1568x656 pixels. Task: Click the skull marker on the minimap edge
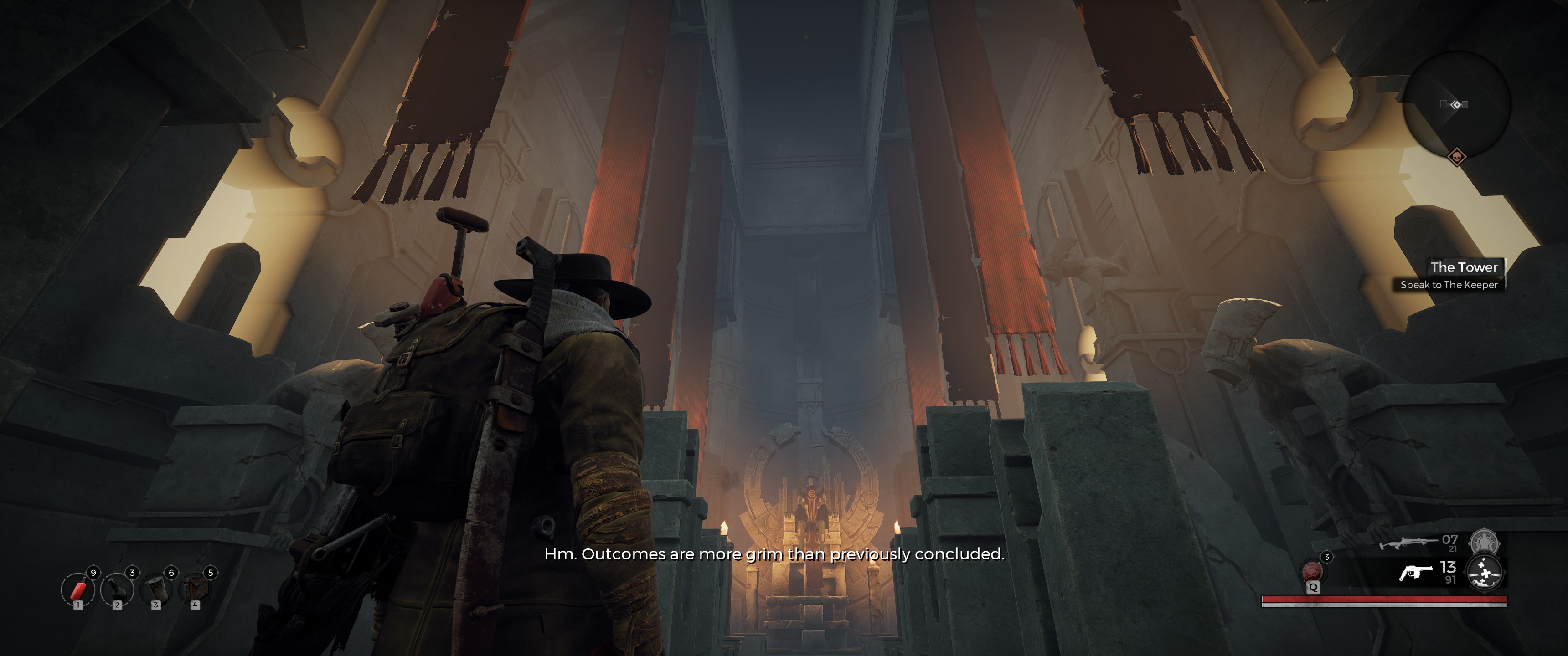point(1457,157)
